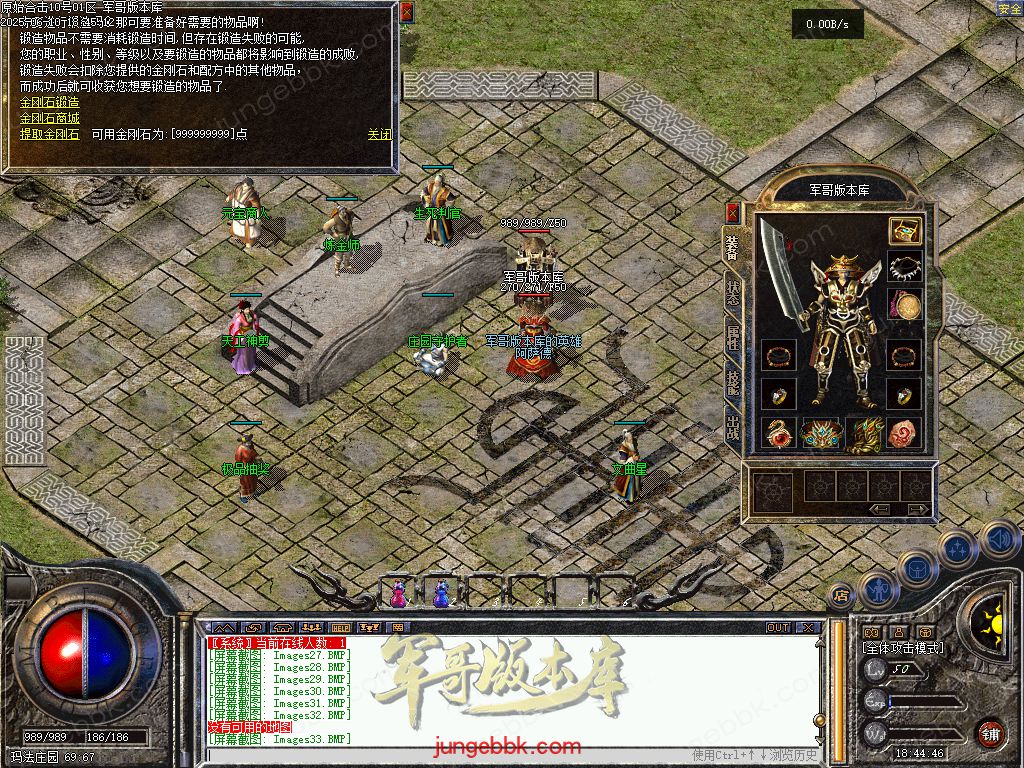Image resolution: width=1024 pixels, height=768 pixels.
Task: Click the red 铺 stall button
Action: point(989,733)
